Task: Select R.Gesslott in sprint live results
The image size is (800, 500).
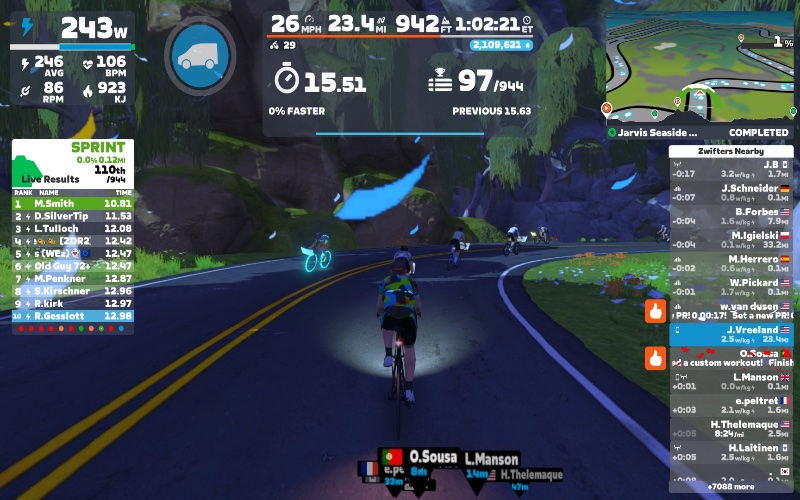Action: (72, 316)
